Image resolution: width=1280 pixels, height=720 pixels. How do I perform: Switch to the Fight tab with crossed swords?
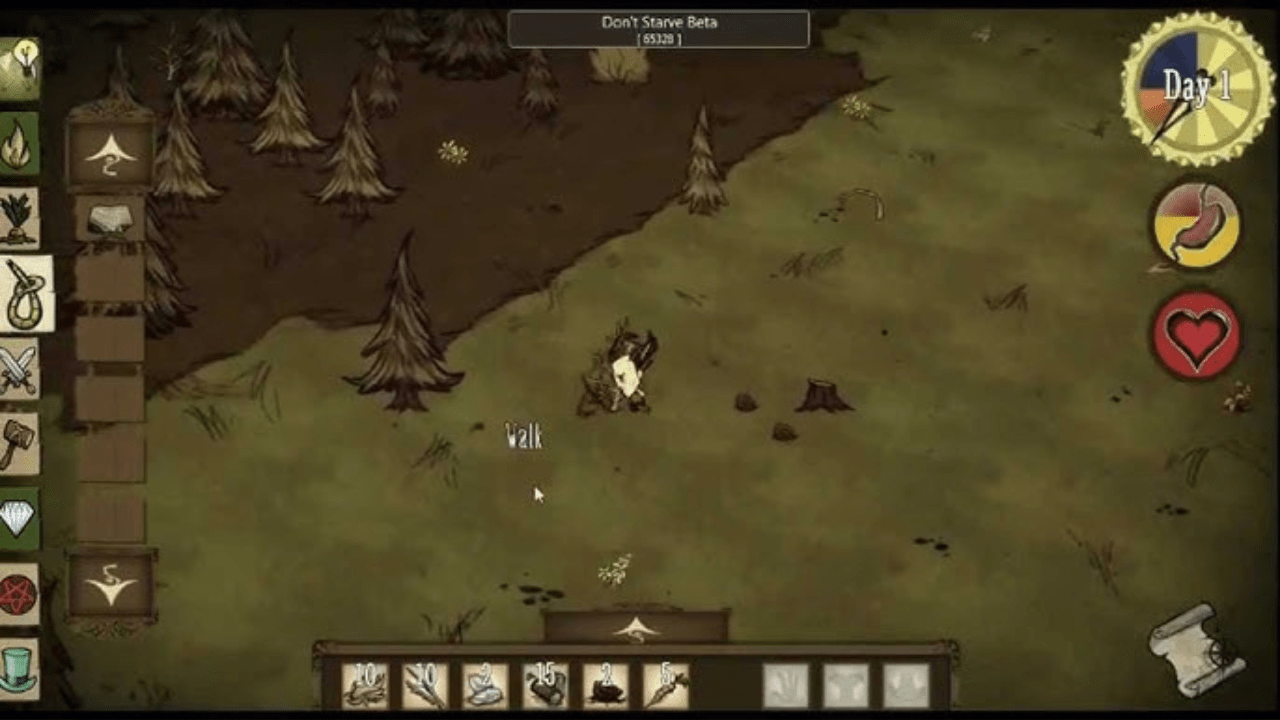18,368
